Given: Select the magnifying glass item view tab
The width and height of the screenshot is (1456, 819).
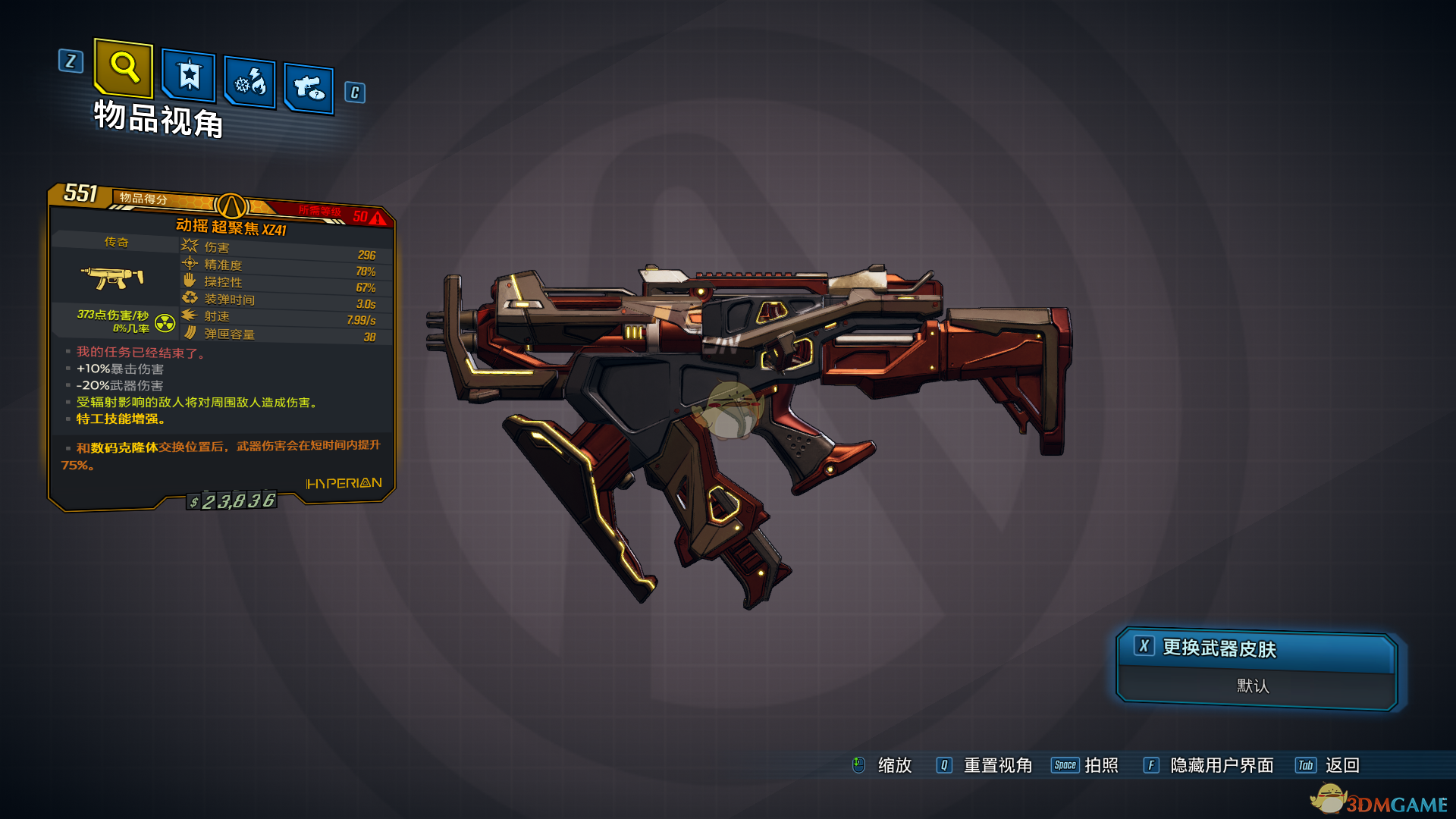Looking at the screenshot, I should 124,67.
